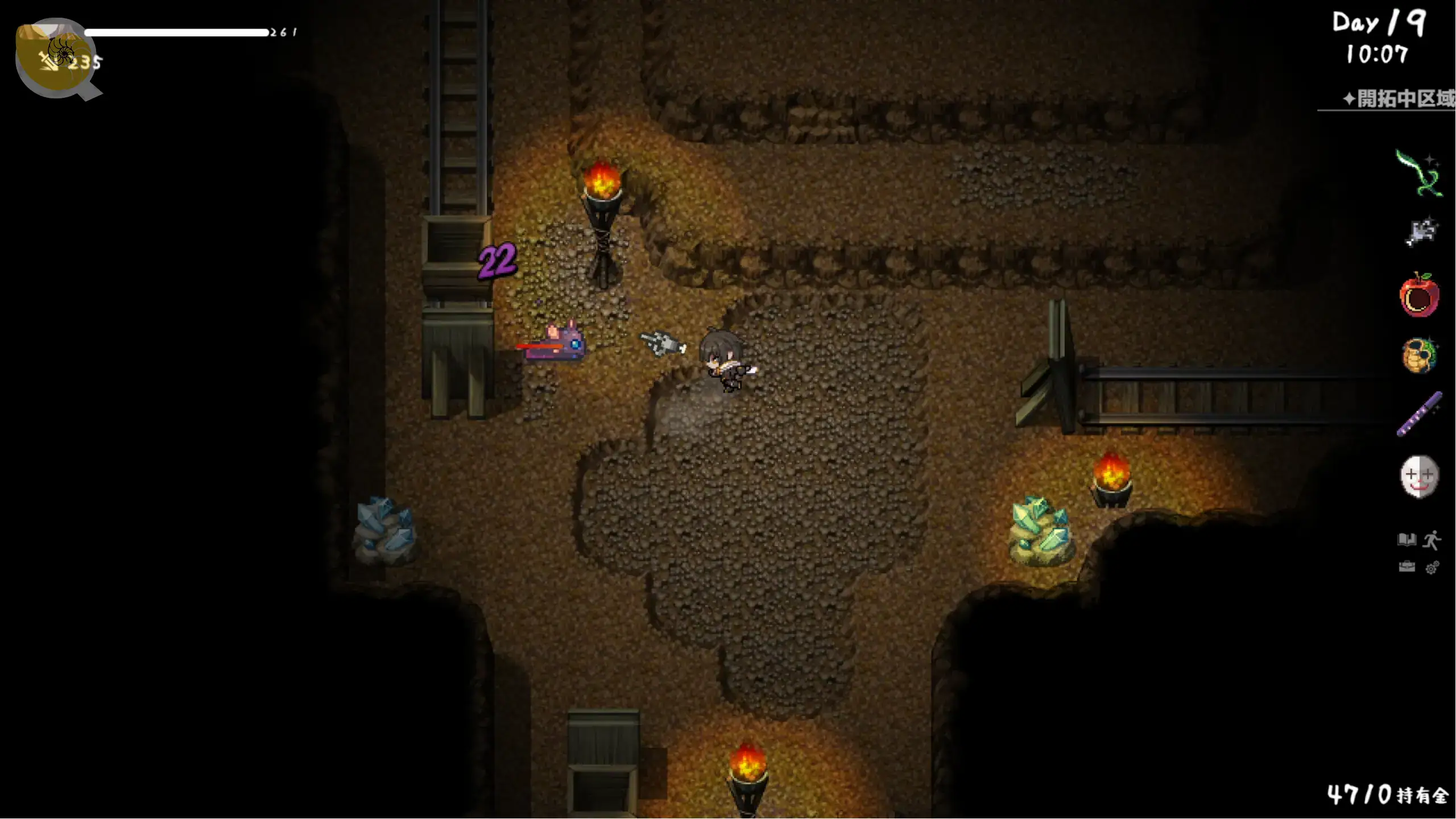Select the white clown mask item

point(1419,476)
